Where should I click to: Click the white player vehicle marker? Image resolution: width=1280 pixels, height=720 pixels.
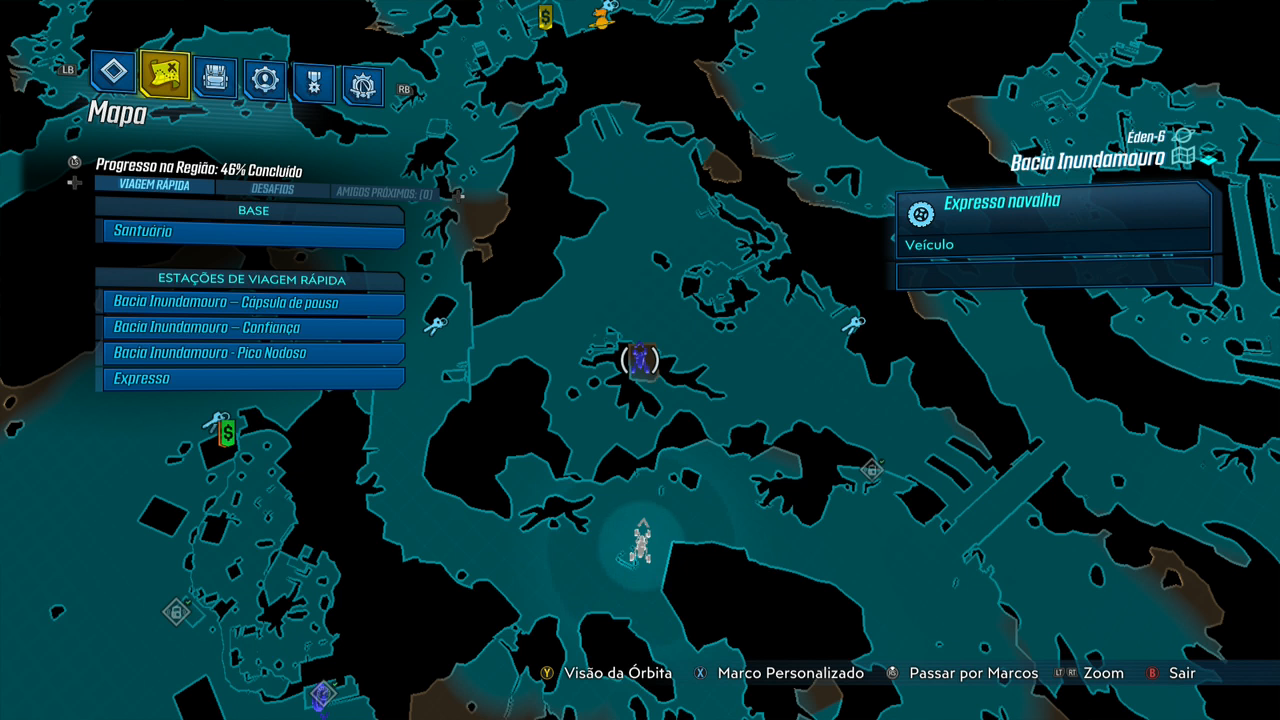[642, 543]
